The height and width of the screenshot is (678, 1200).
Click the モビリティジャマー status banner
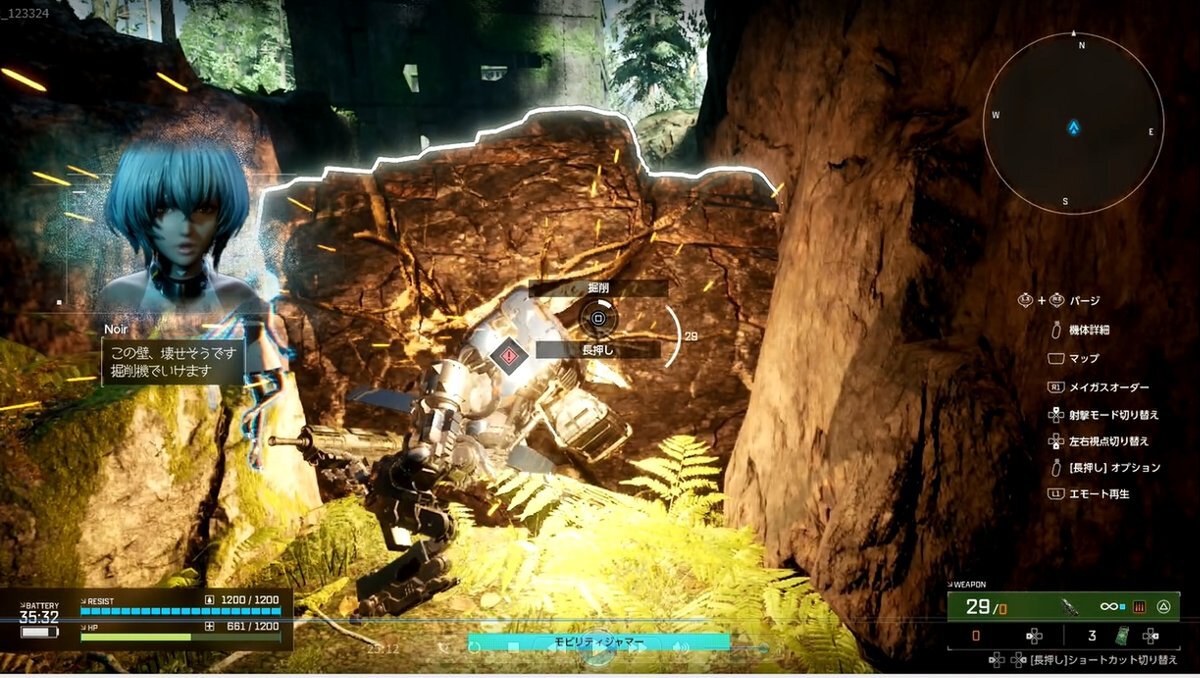pos(598,642)
